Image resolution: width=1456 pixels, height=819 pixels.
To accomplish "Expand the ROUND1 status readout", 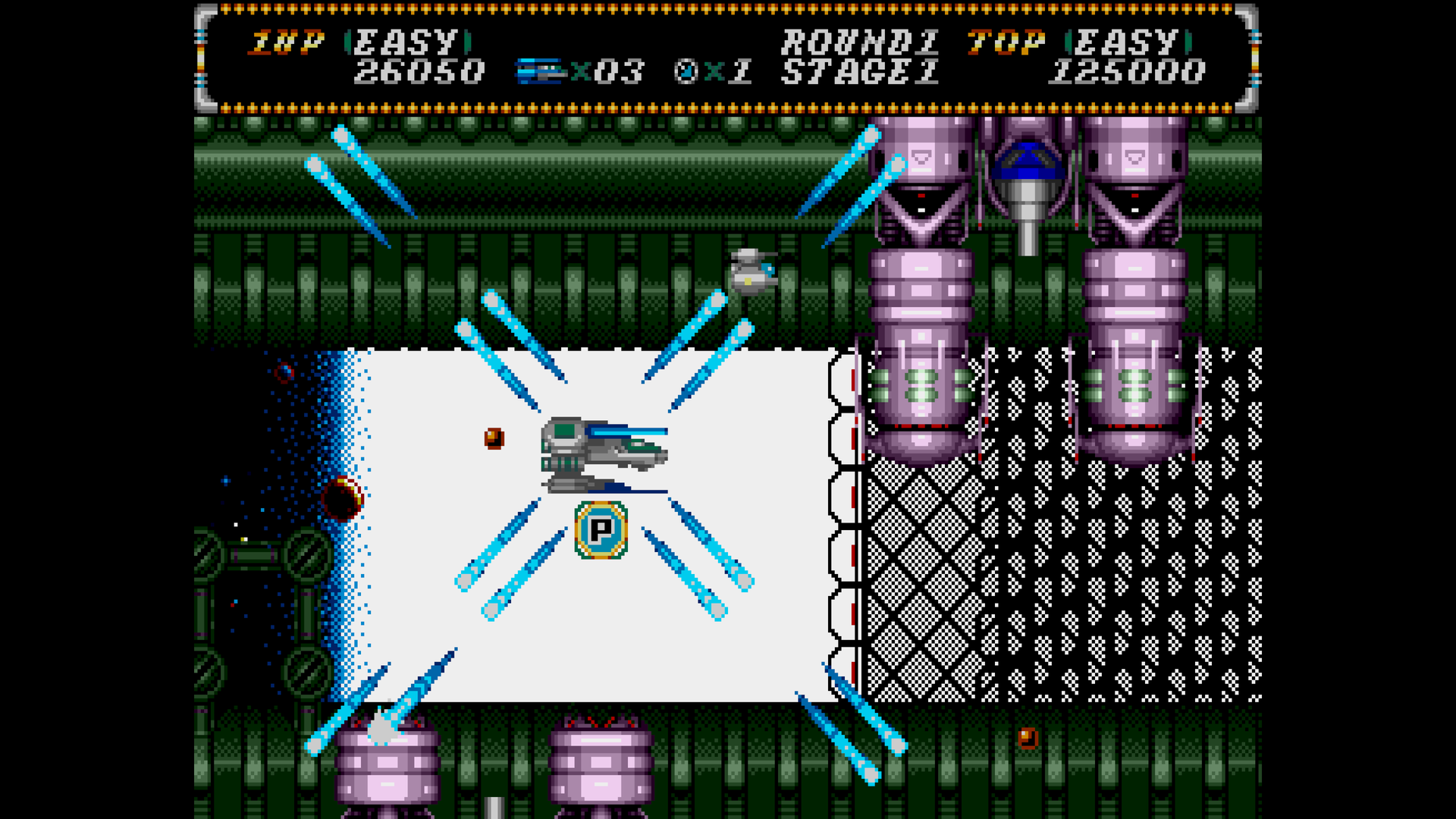I will pos(861,43).
